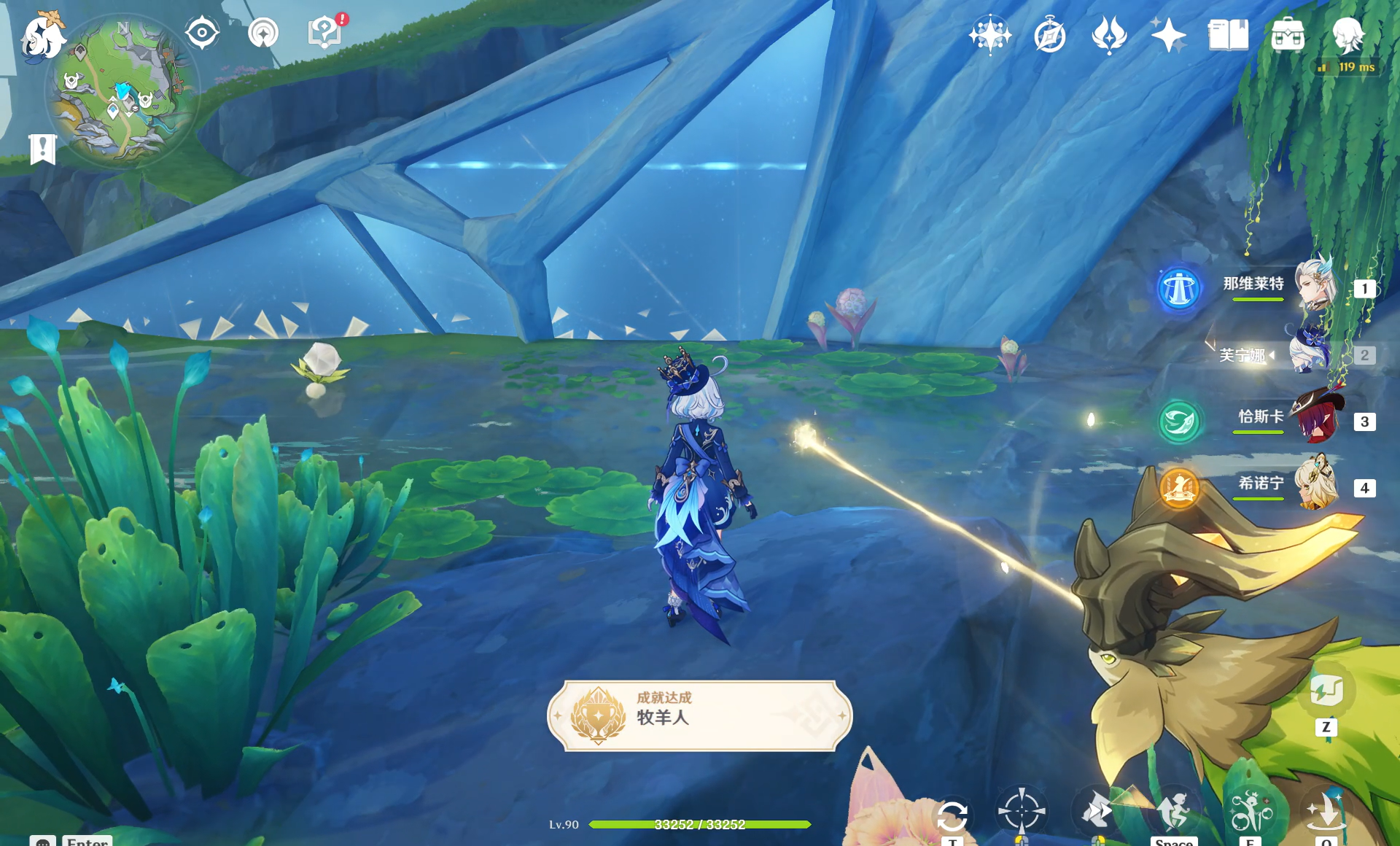Open the character screen icon

(x=1347, y=35)
